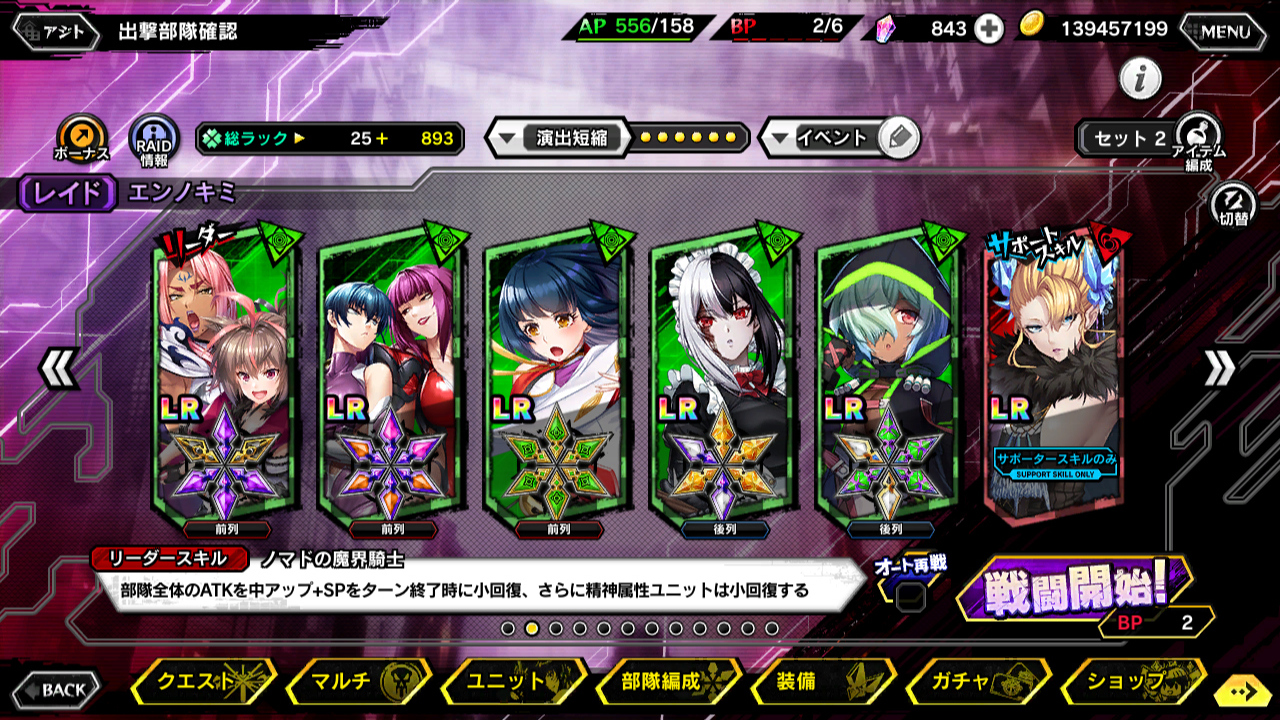1280x720 pixels.
Task: Show the info i button details
Action: point(1140,78)
